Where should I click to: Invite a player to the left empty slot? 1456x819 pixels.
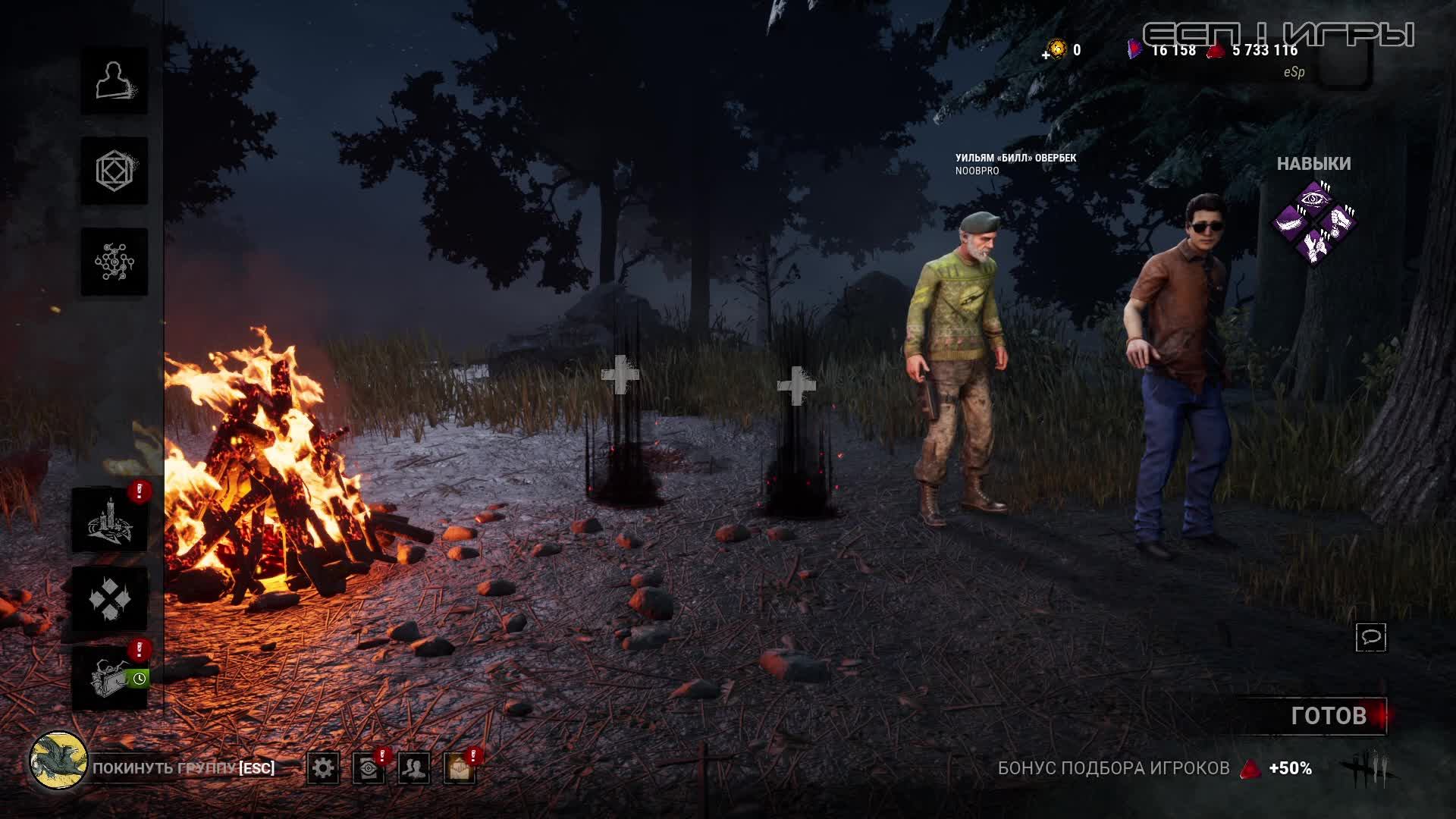tap(620, 375)
